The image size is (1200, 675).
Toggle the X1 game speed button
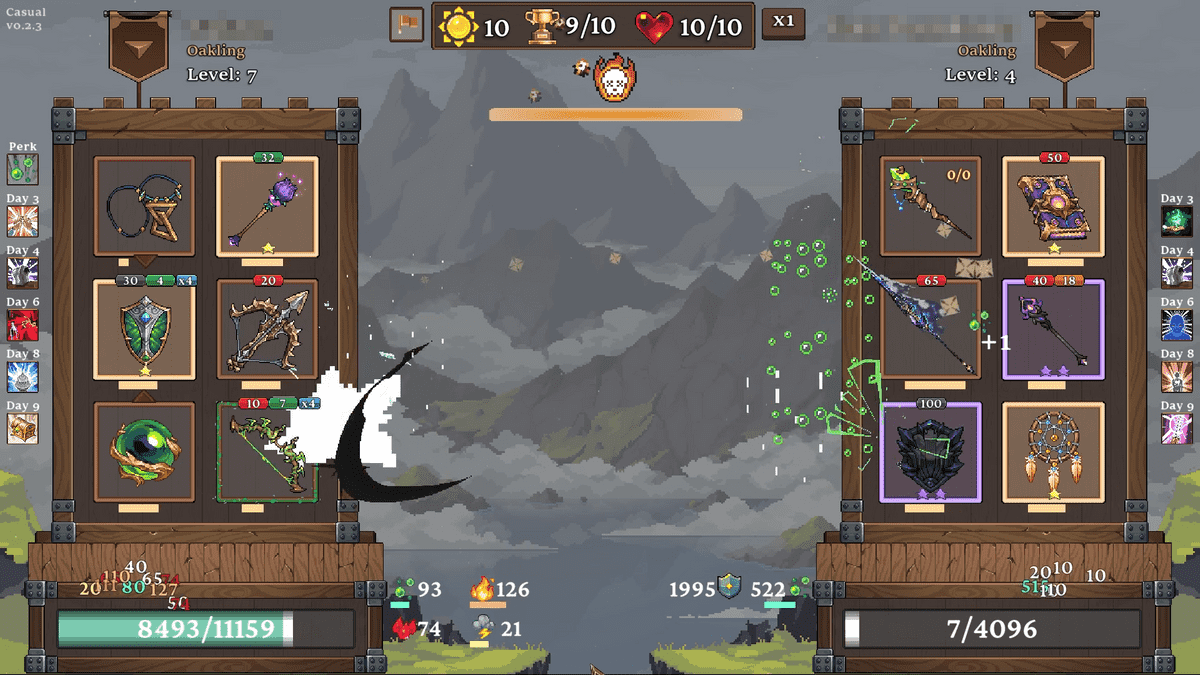[783, 22]
